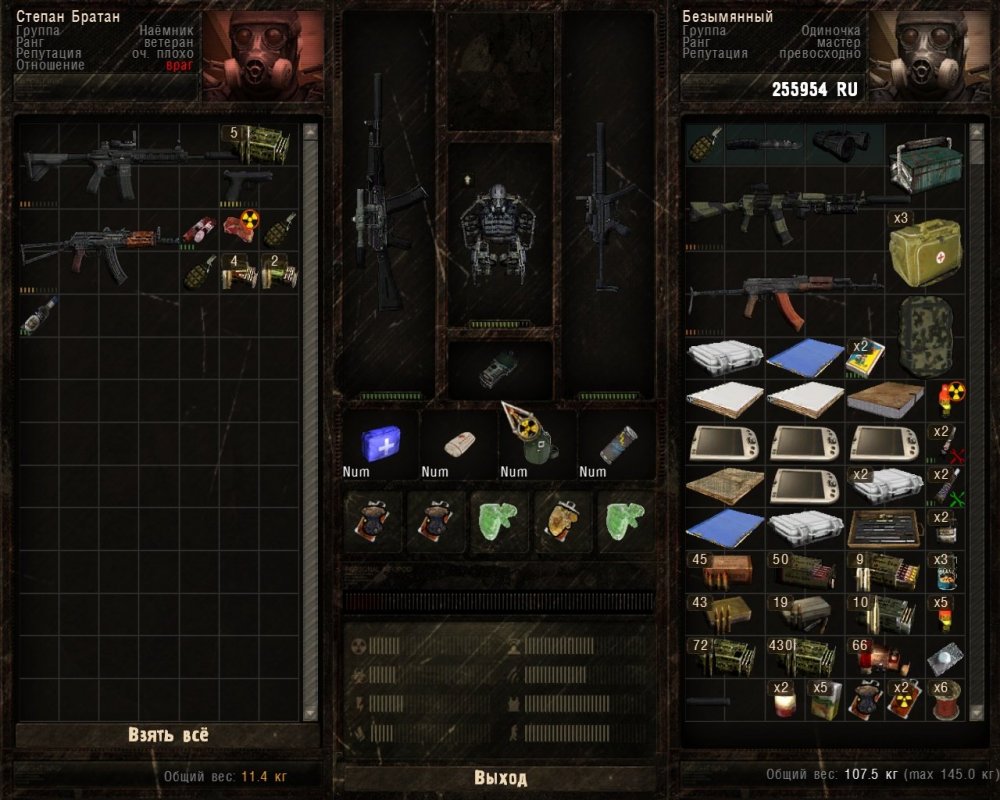Choose the binoculars in the player inventory
Screen dimensions: 1000x800
coord(846,144)
